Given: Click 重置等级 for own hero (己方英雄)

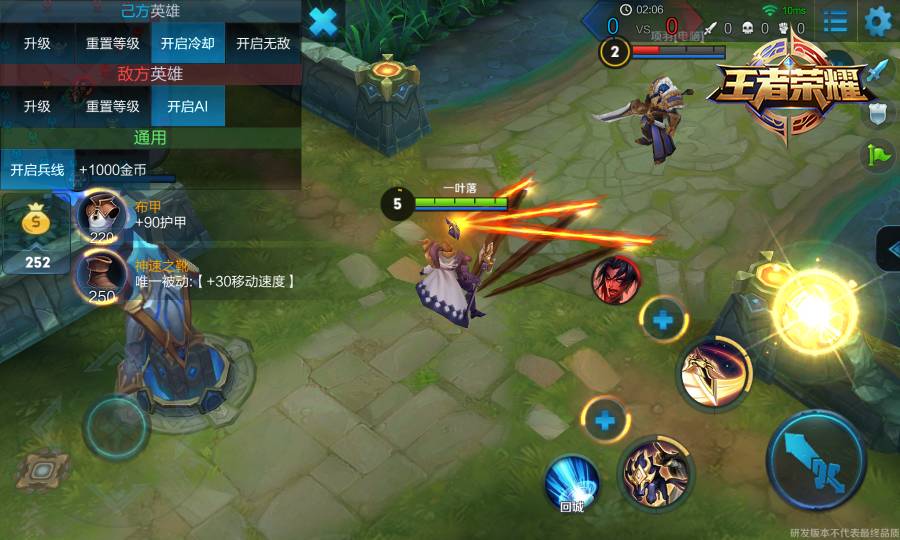Looking at the screenshot, I should 112,44.
